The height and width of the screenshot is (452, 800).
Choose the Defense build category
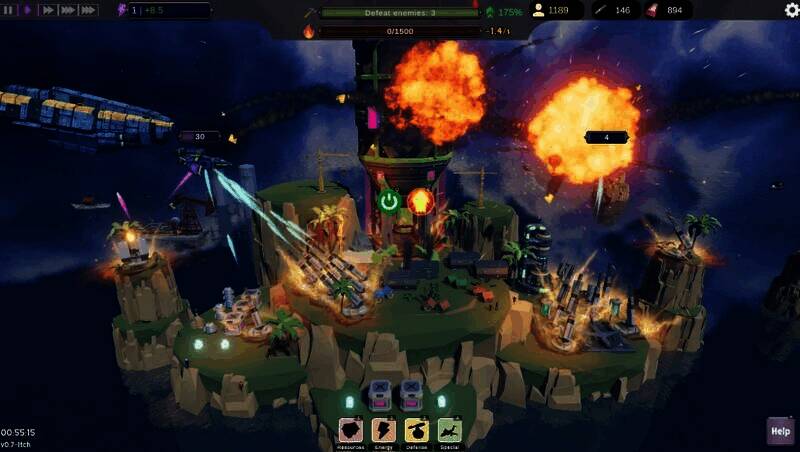click(416, 430)
